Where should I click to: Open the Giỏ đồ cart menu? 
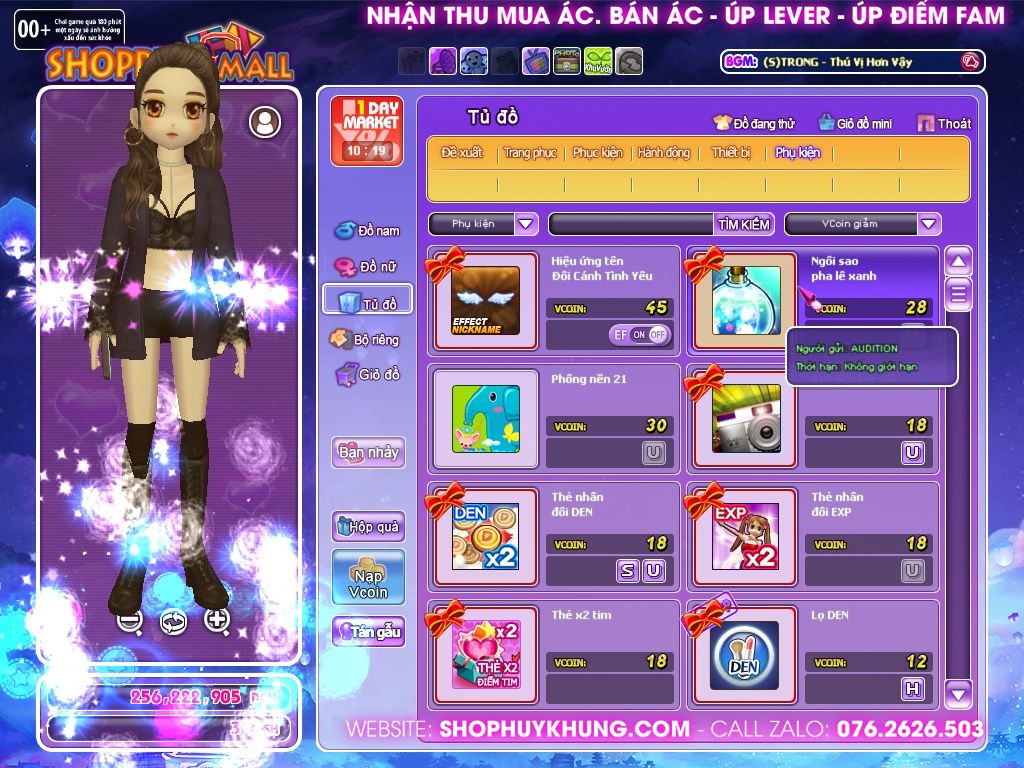pos(368,375)
